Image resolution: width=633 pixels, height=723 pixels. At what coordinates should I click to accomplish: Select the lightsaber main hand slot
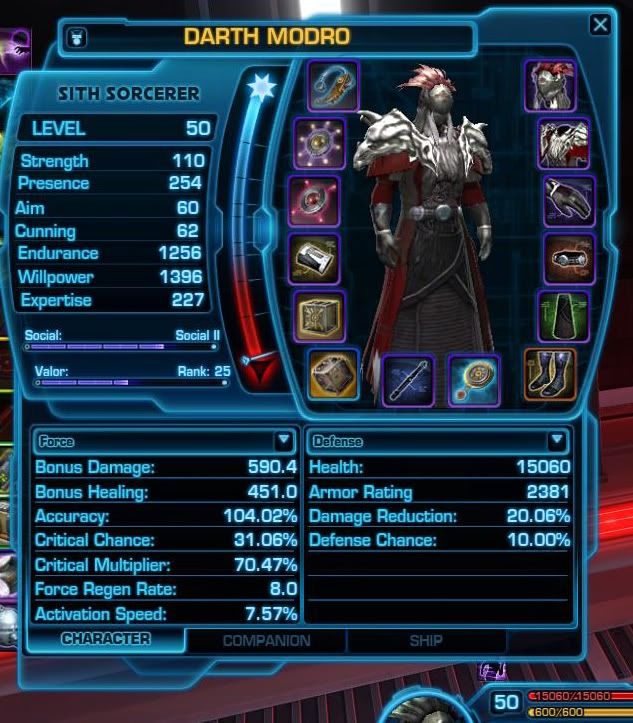(408, 380)
